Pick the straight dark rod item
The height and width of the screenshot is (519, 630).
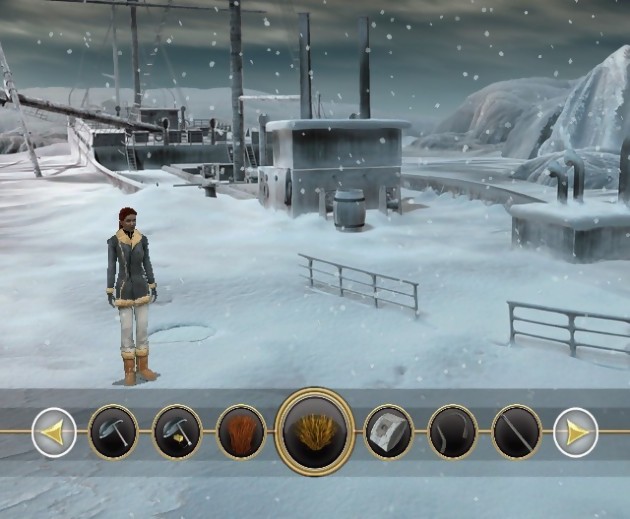tap(517, 432)
